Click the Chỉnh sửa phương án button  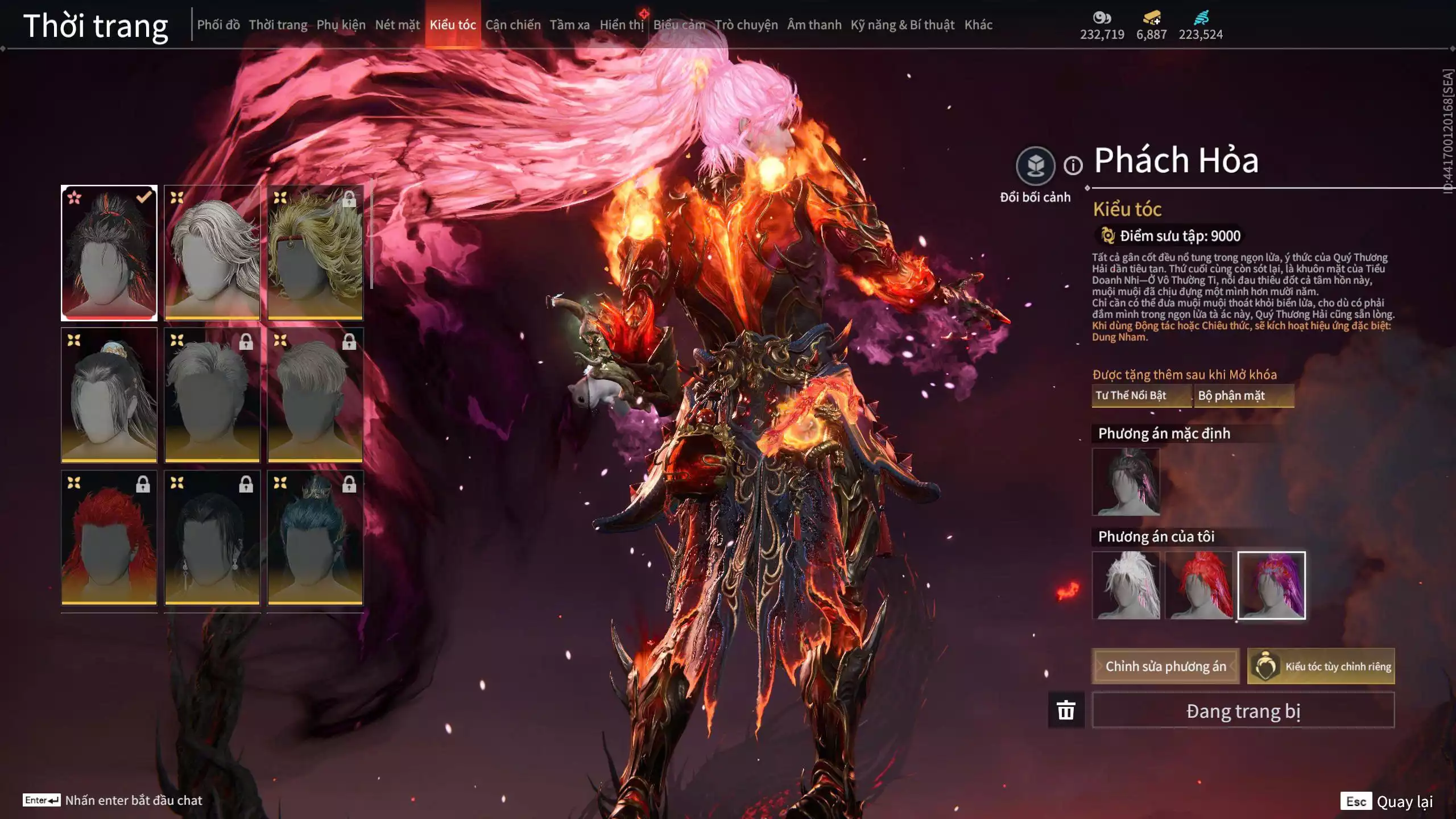point(1165,666)
